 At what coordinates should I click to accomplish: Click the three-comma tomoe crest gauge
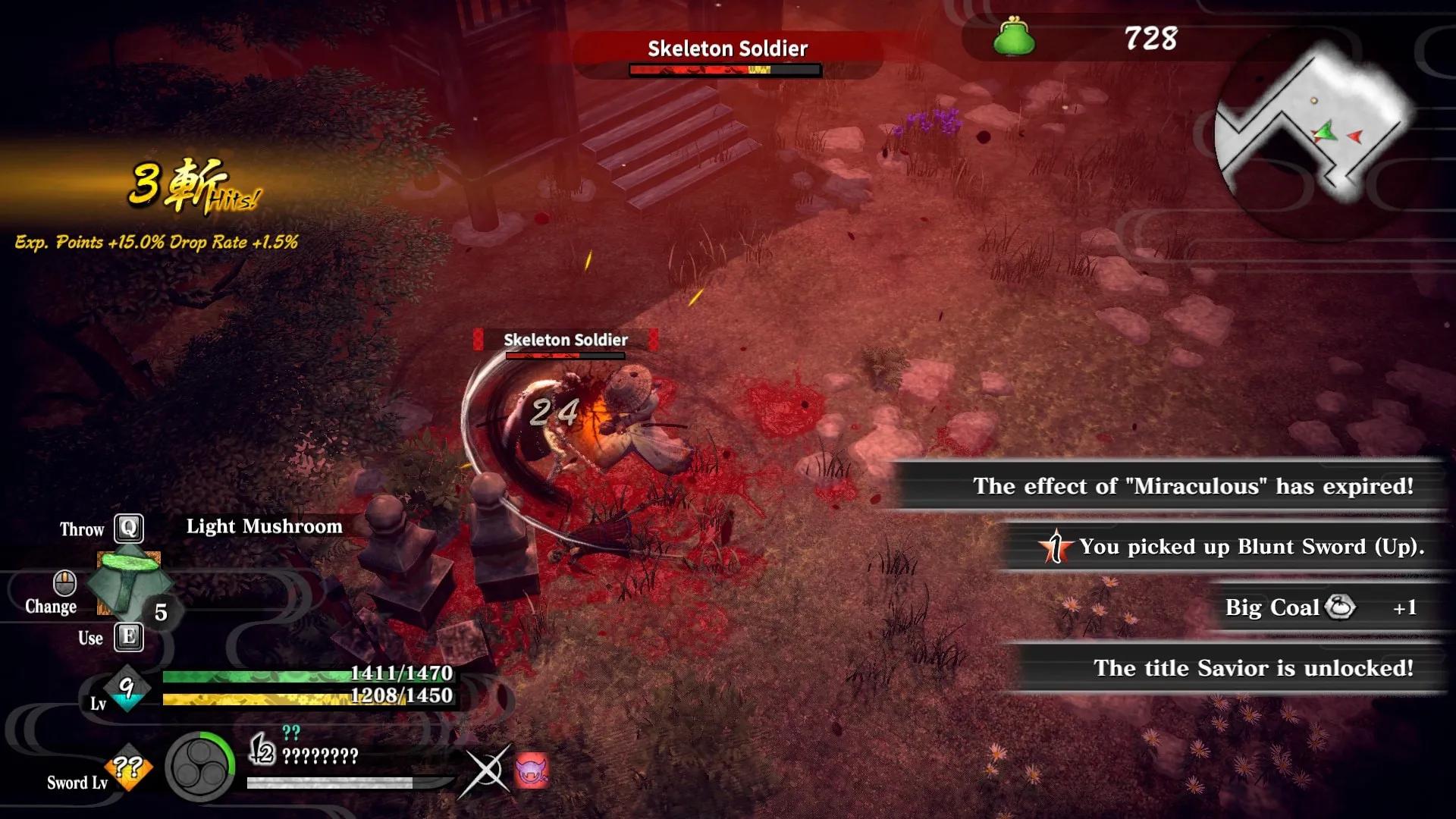click(x=200, y=767)
